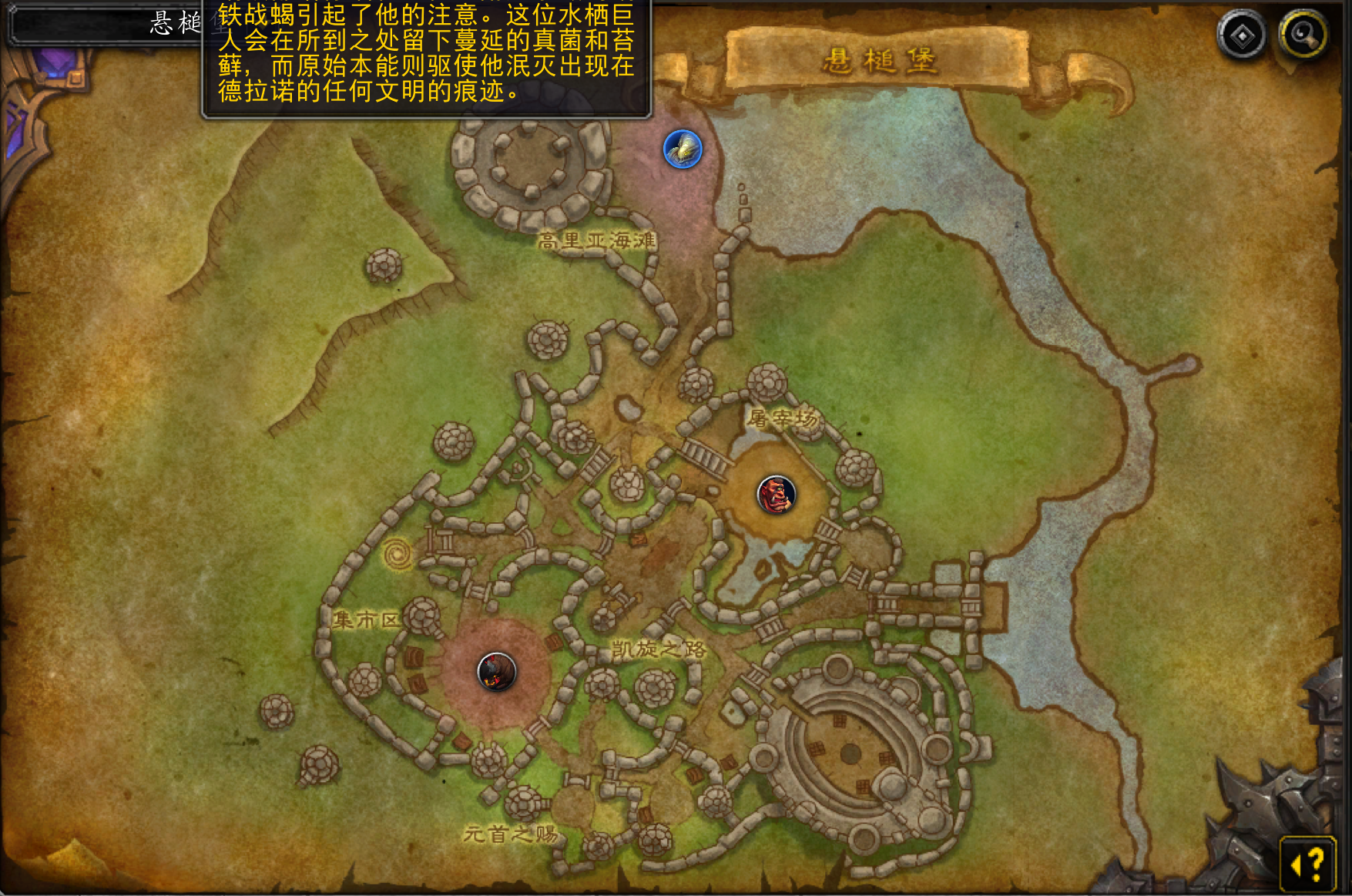Select the blue boss marker near 高里亚海滩

[x=683, y=149]
